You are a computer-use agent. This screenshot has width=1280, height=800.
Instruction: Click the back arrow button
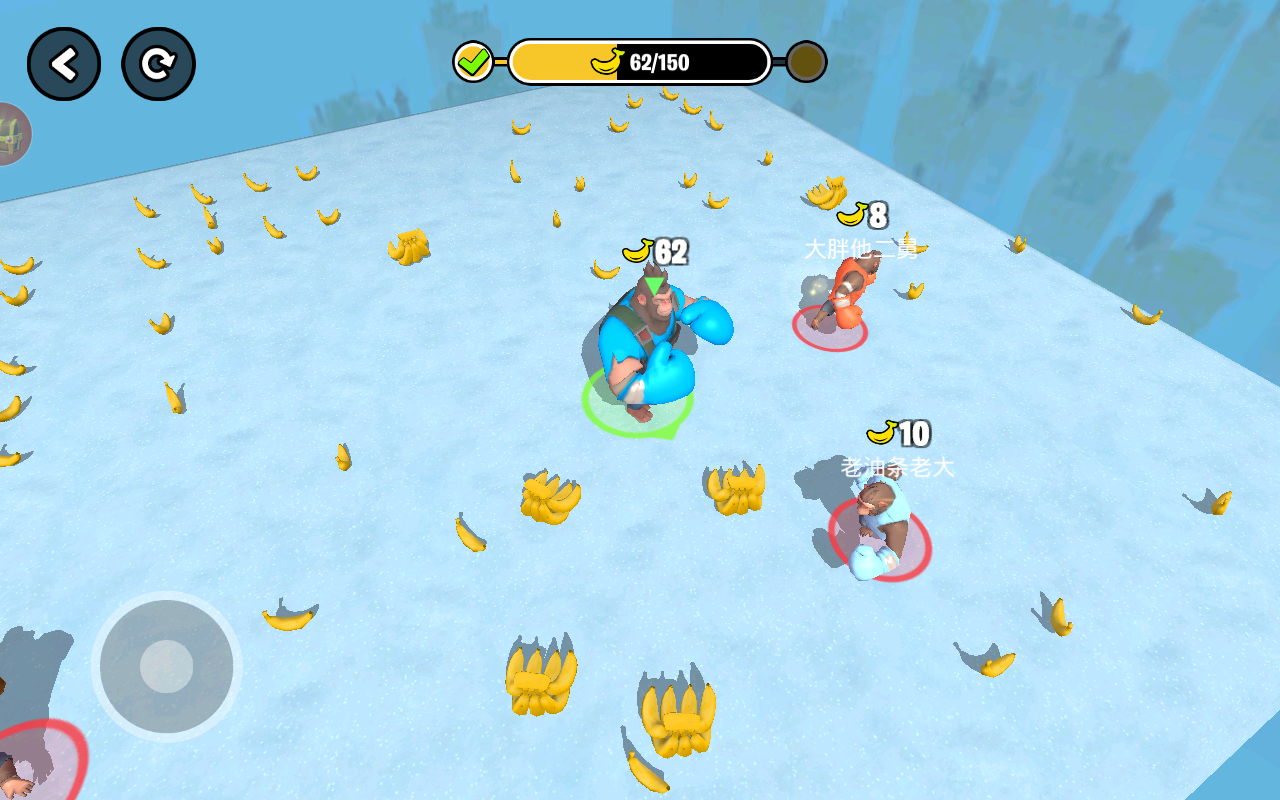coord(64,64)
